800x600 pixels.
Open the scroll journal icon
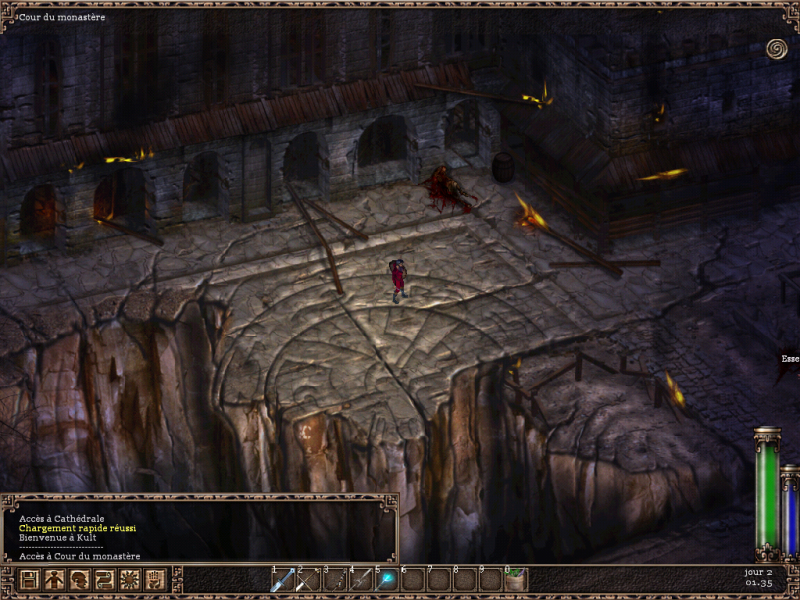104,579
